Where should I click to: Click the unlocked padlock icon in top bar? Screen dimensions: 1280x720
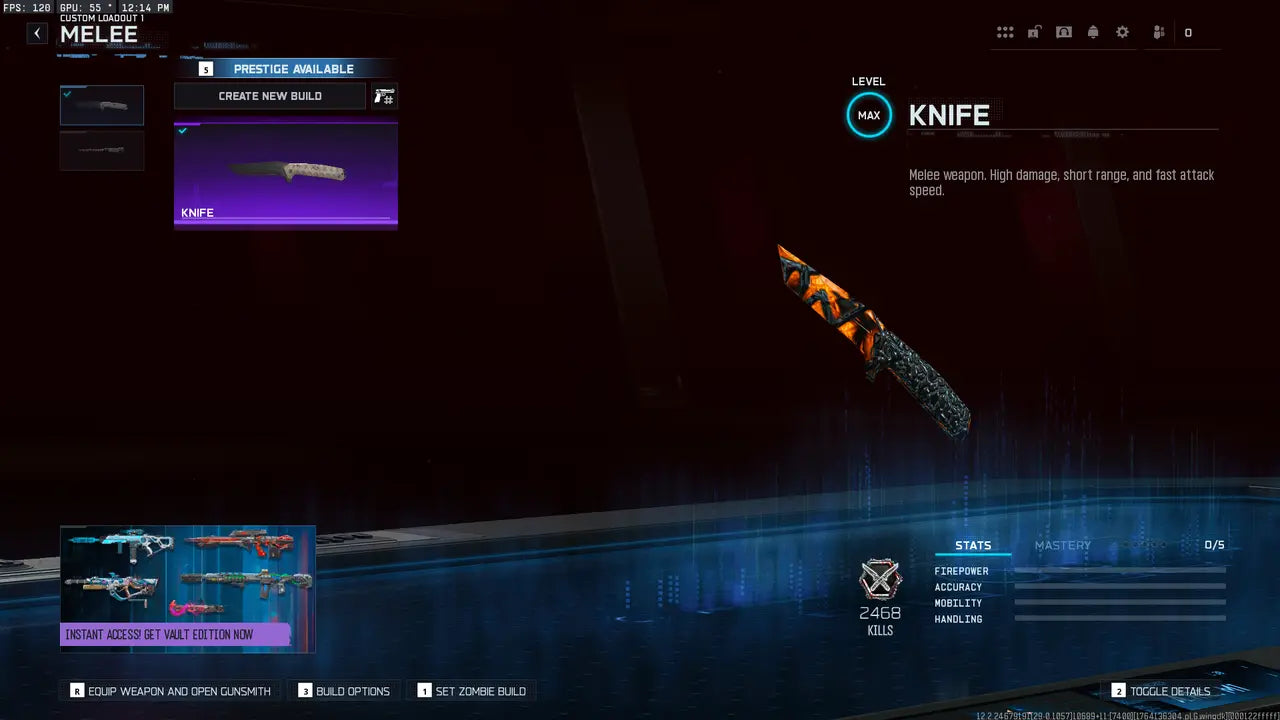(1034, 31)
